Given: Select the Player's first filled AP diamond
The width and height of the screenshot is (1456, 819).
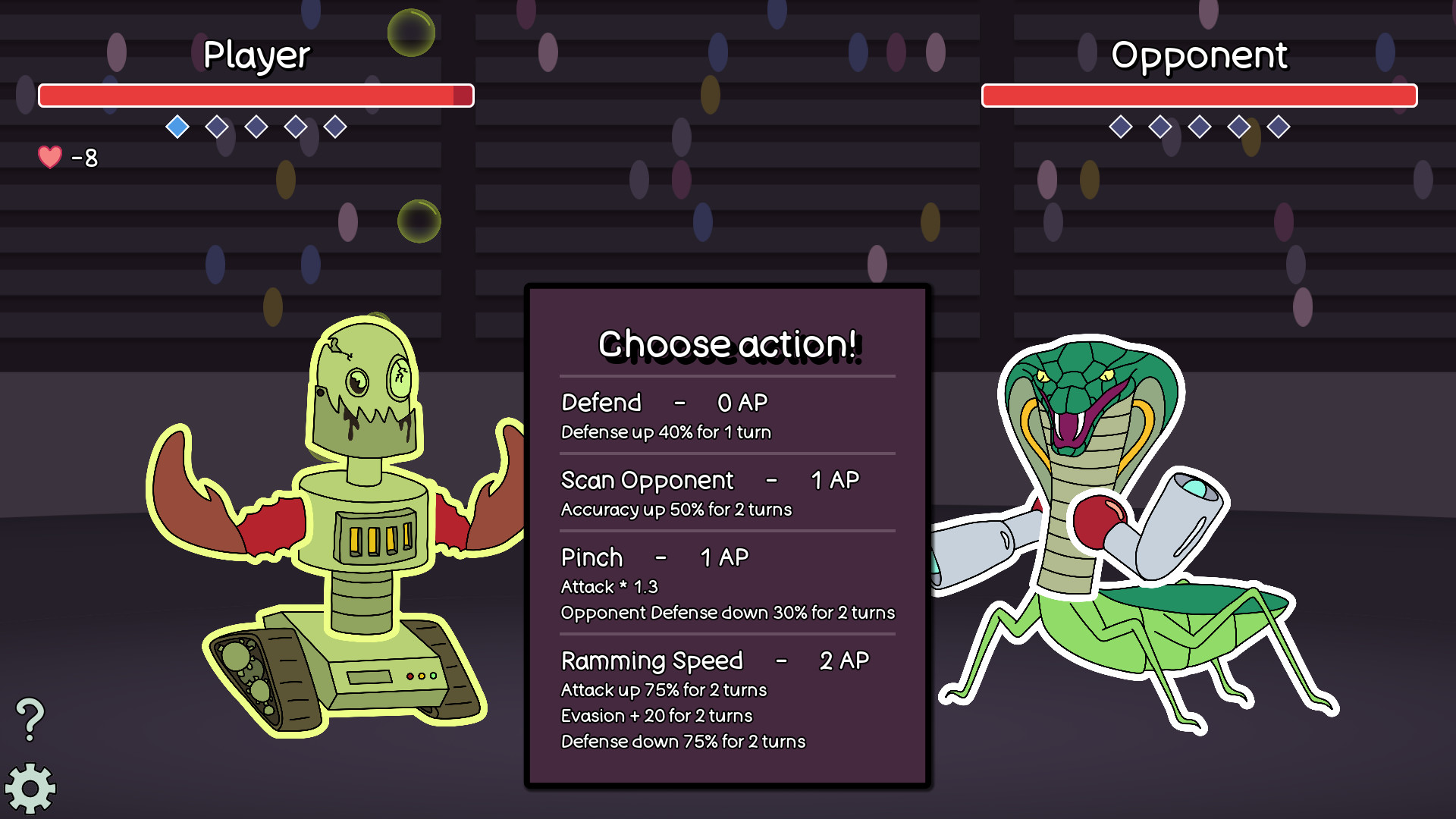Looking at the screenshot, I should pos(177,127).
